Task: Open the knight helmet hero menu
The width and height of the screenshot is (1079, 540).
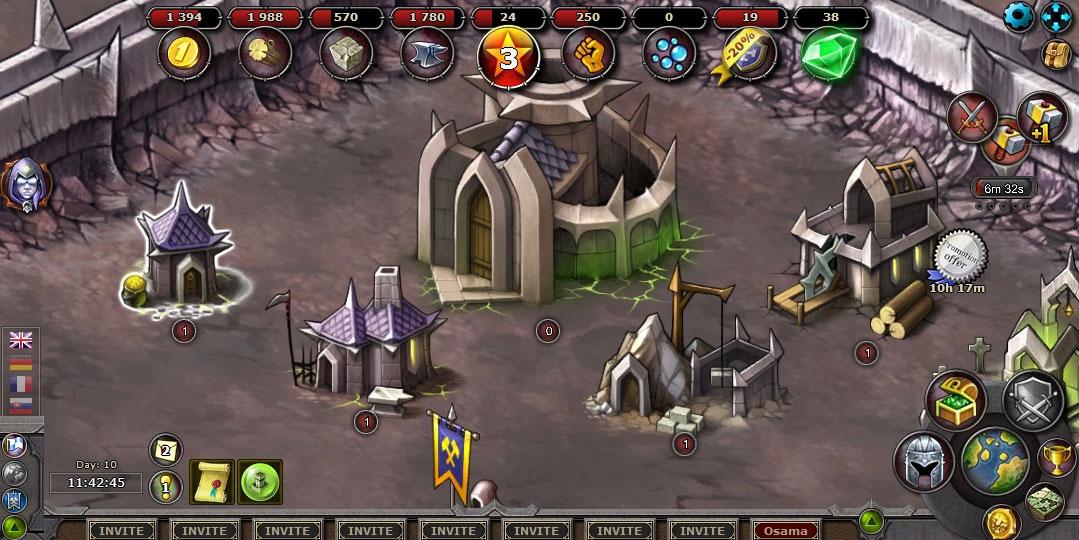Action: click(x=923, y=462)
